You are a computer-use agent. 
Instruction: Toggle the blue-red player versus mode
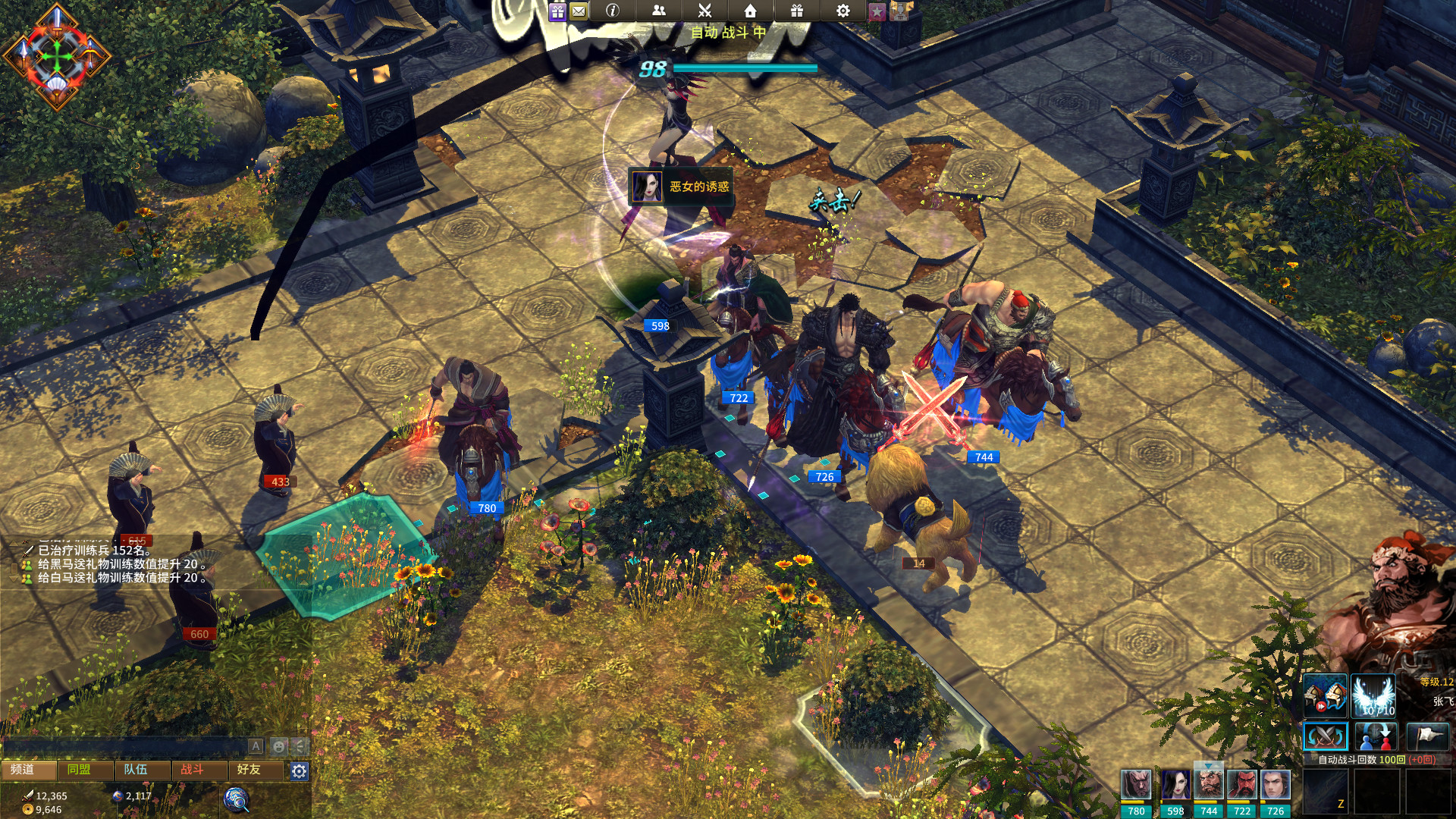coord(1374,736)
